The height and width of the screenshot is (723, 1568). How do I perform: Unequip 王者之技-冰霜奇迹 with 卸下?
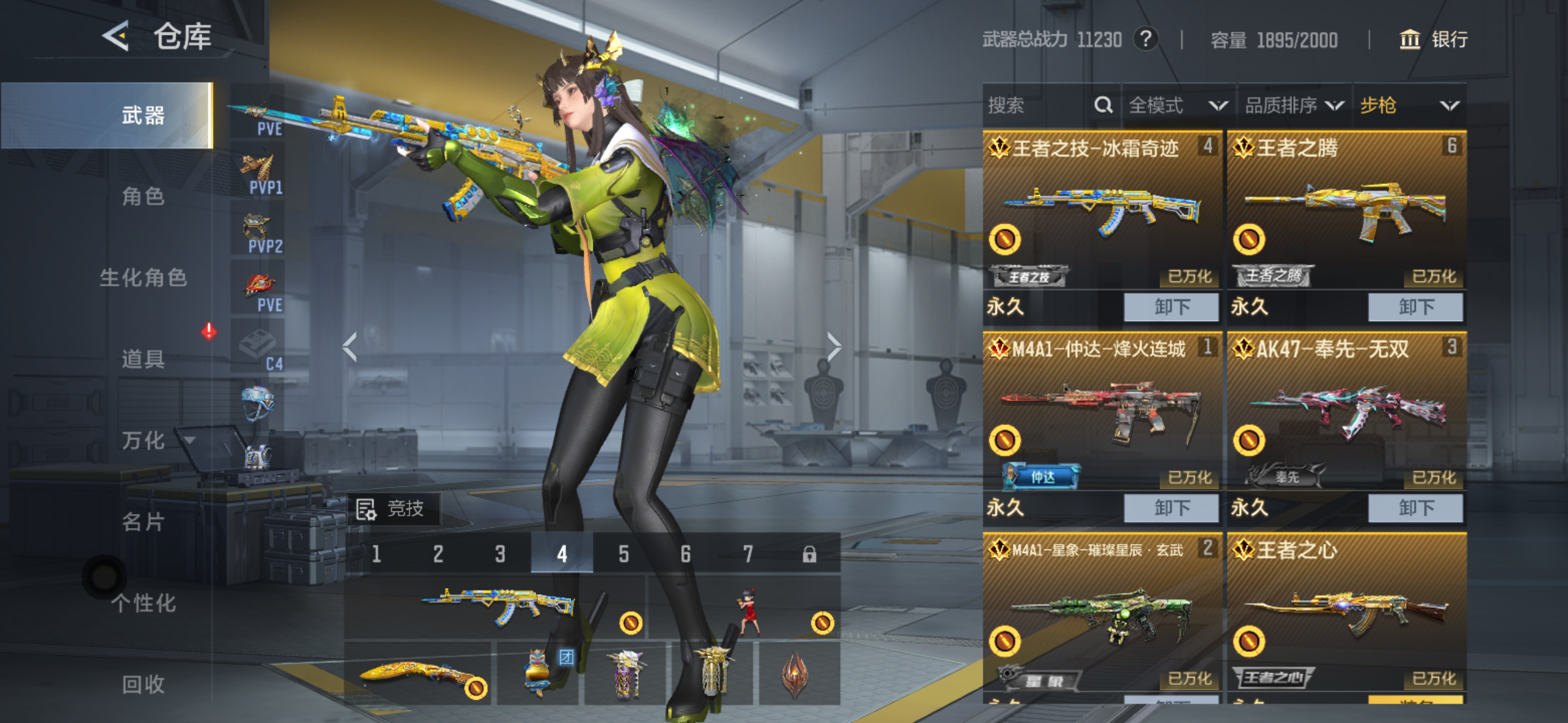1170,307
